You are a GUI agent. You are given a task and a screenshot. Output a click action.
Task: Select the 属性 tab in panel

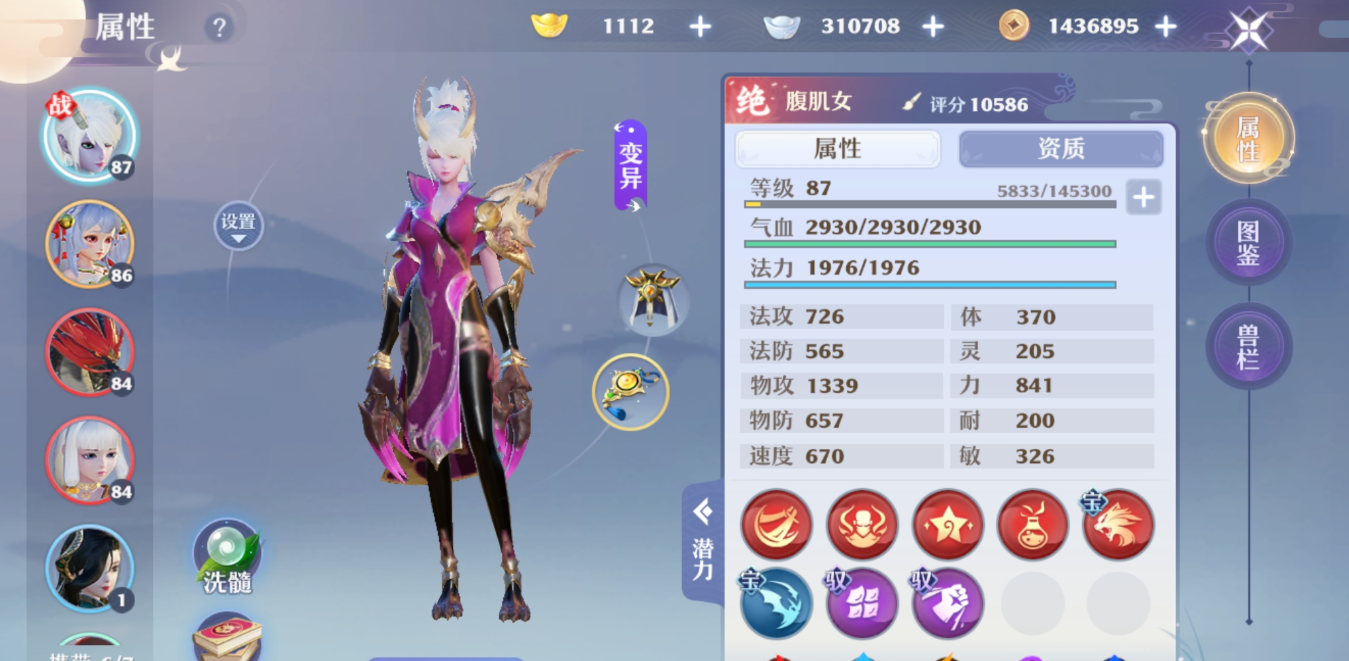click(x=837, y=149)
